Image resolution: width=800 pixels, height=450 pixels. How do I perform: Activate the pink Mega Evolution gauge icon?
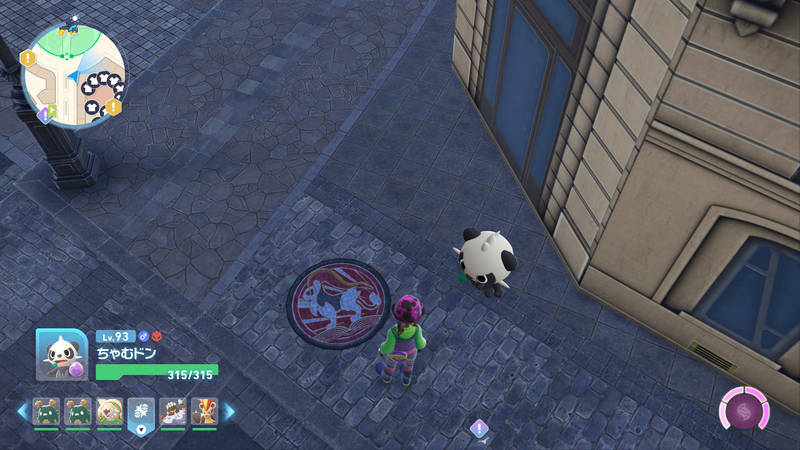tap(744, 410)
